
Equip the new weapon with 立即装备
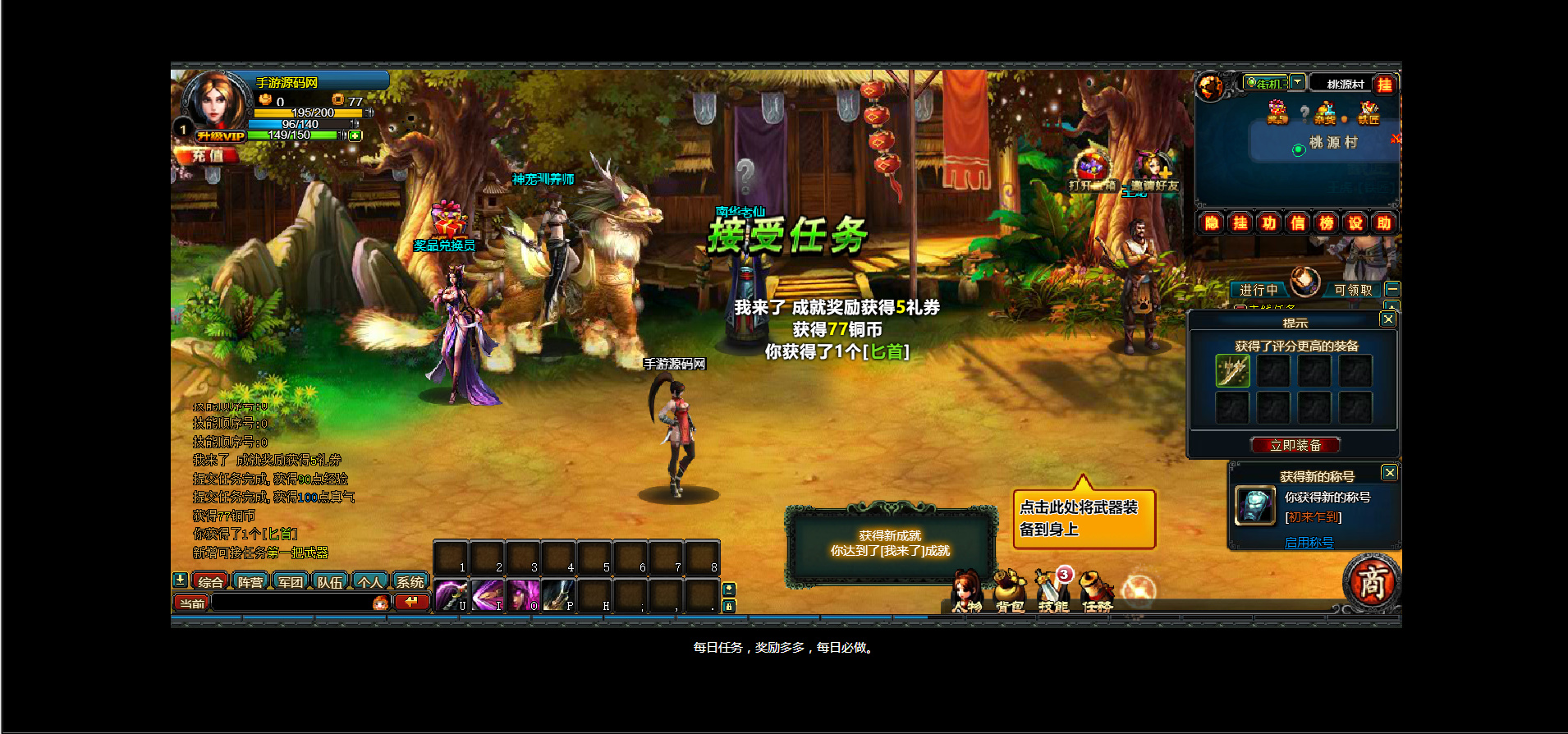click(x=1295, y=445)
